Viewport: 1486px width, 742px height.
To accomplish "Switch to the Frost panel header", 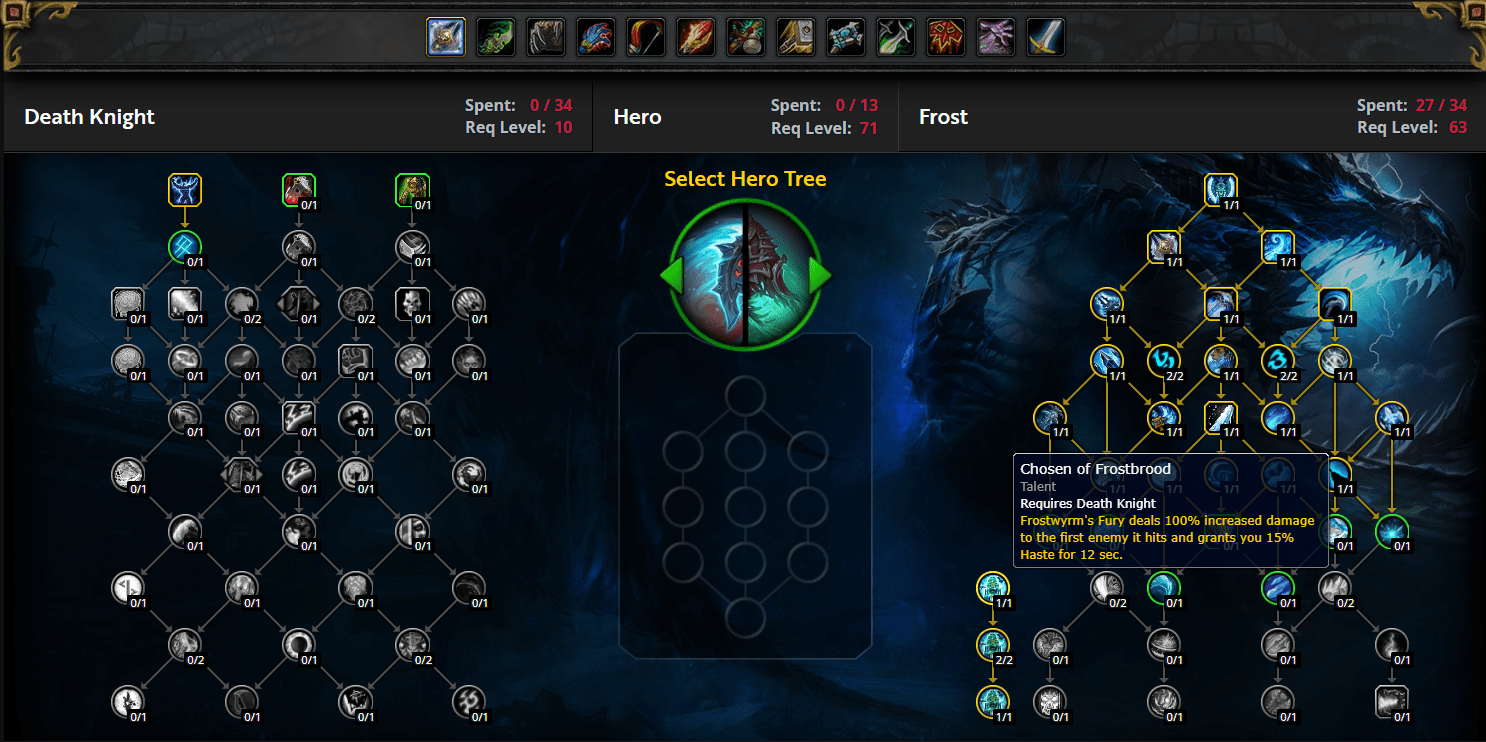I will [943, 116].
